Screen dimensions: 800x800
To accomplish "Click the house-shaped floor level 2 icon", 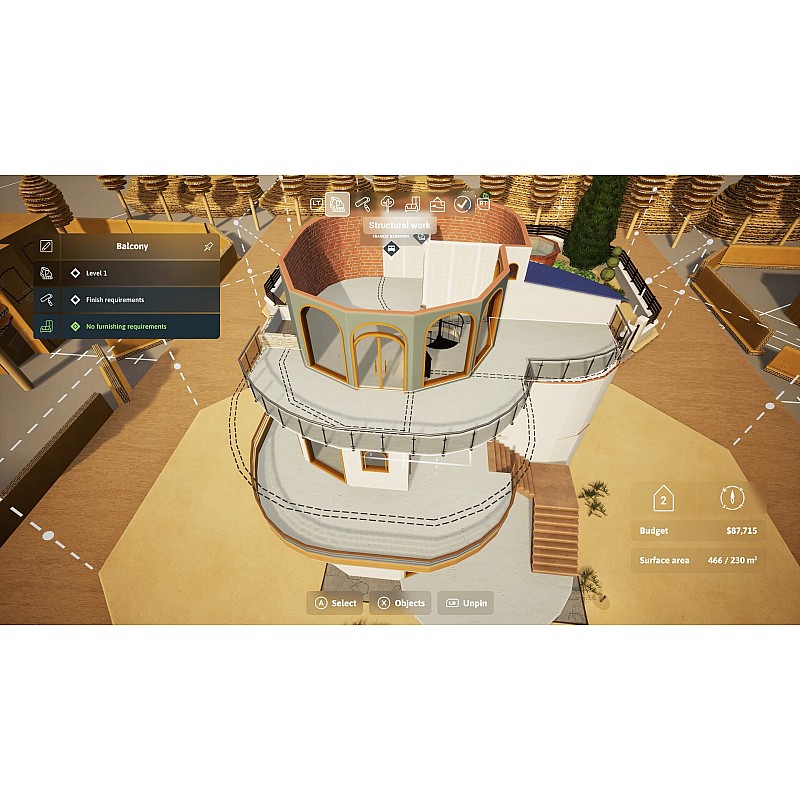I will tap(662, 498).
